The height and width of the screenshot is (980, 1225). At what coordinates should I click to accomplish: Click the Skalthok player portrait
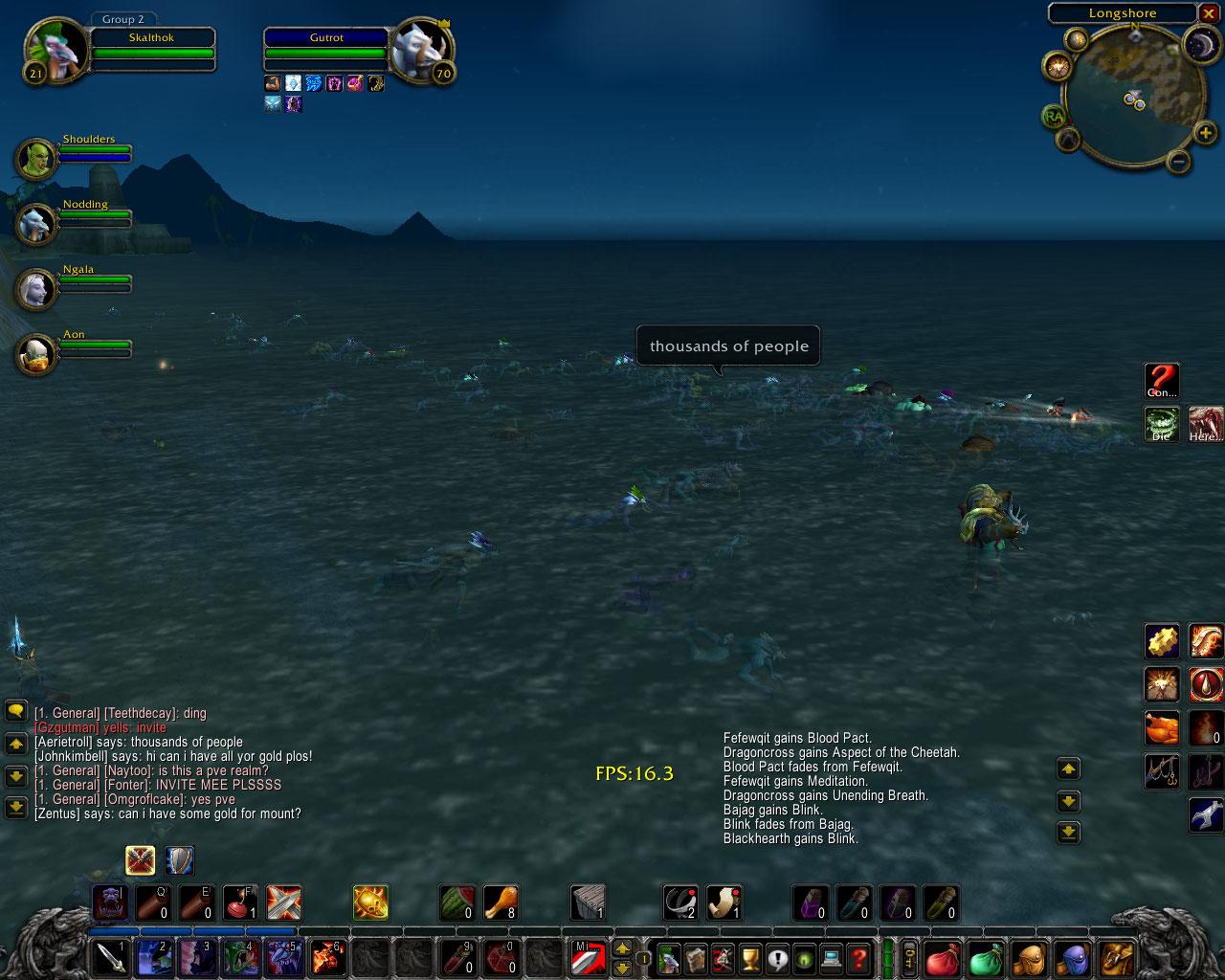pyautogui.click(x=56, y=50)
